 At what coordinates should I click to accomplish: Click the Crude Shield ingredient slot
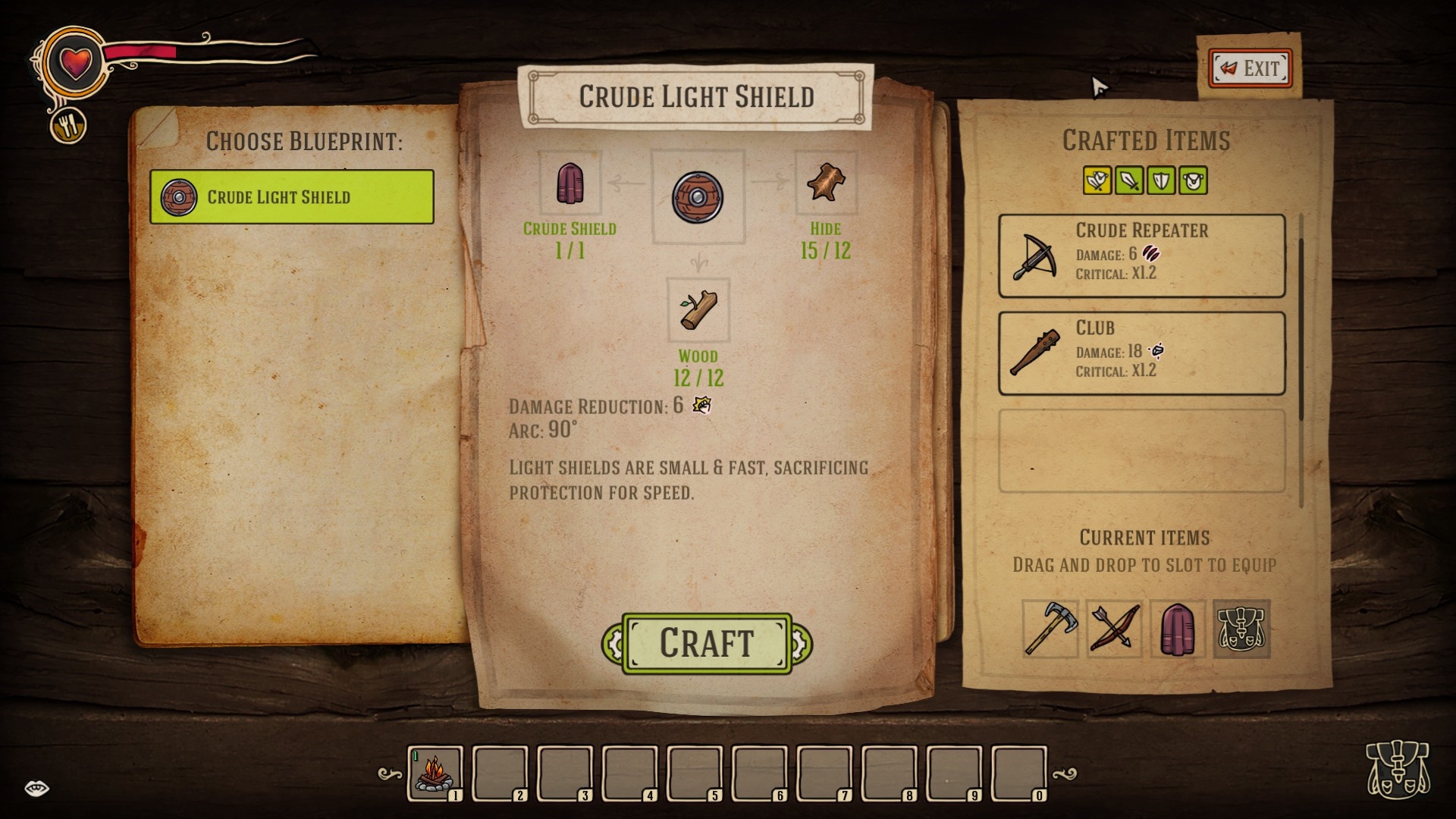[570, 184]
